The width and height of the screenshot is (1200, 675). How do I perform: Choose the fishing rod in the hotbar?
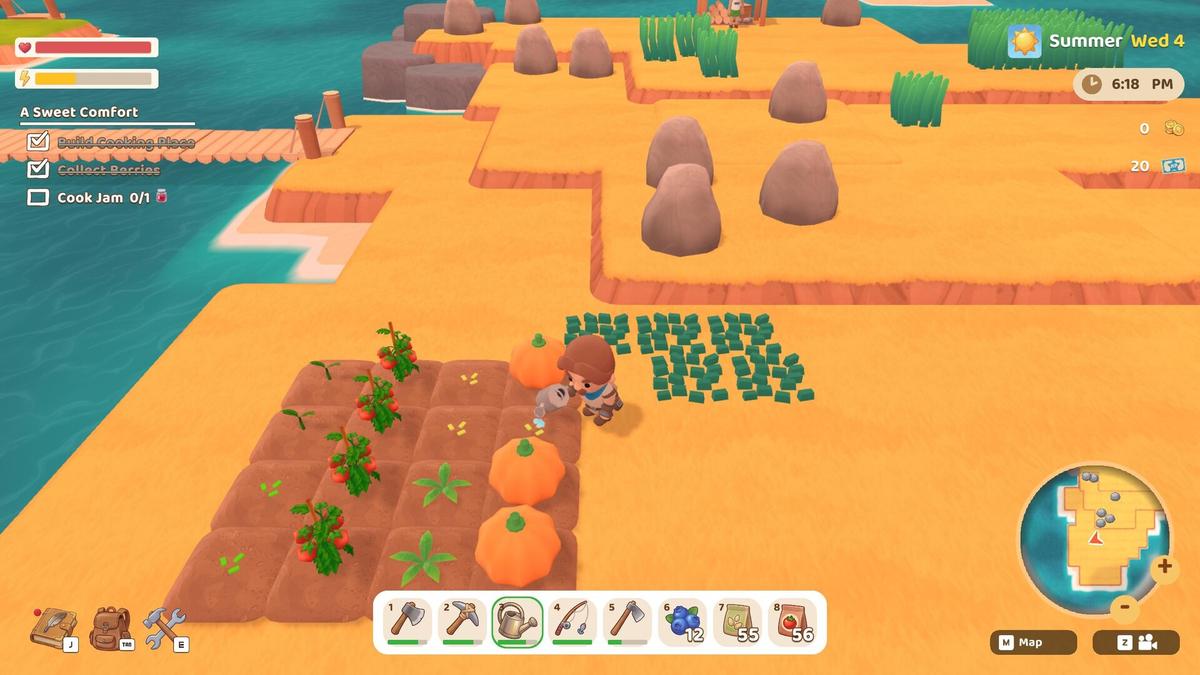(x=573, y=622)
